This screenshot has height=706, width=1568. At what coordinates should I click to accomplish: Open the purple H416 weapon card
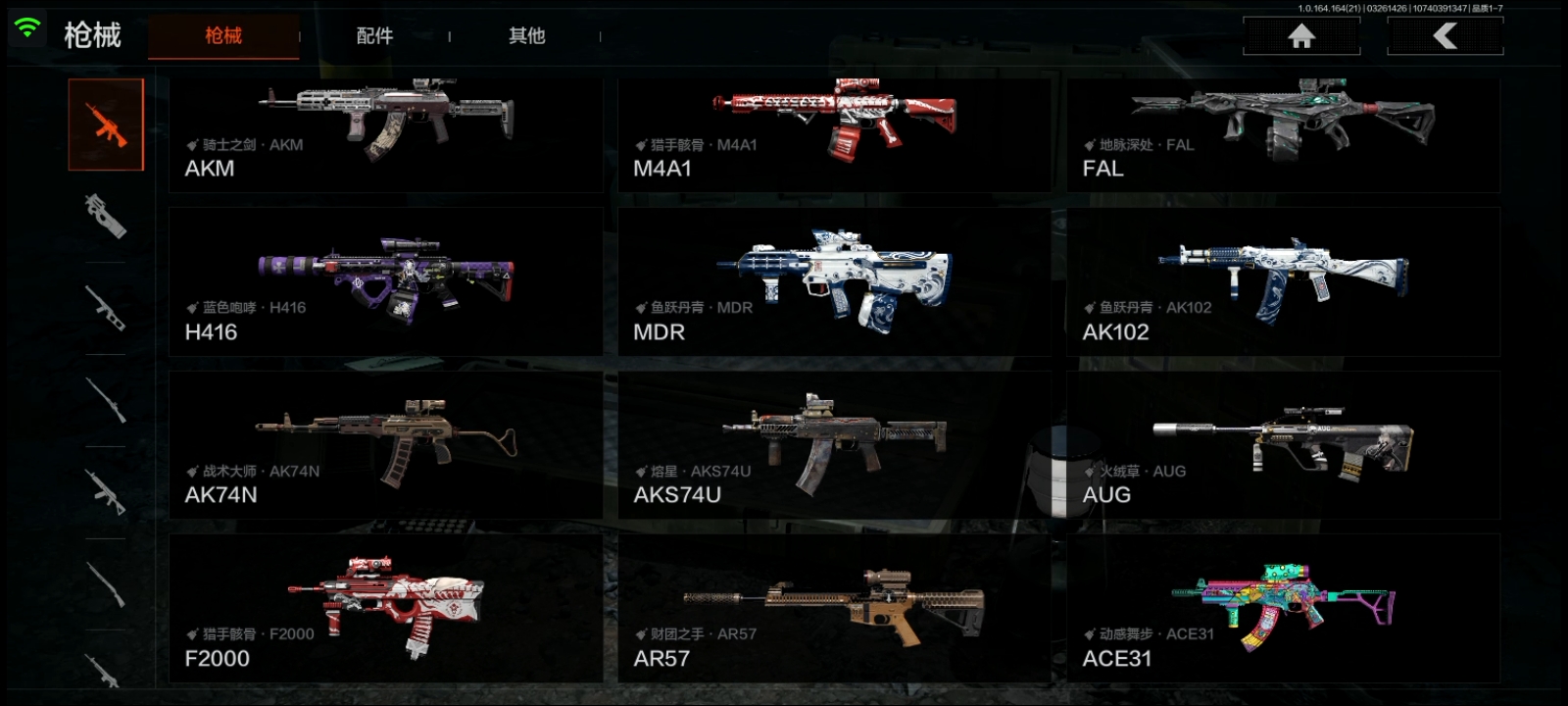[x=386, y=281]
